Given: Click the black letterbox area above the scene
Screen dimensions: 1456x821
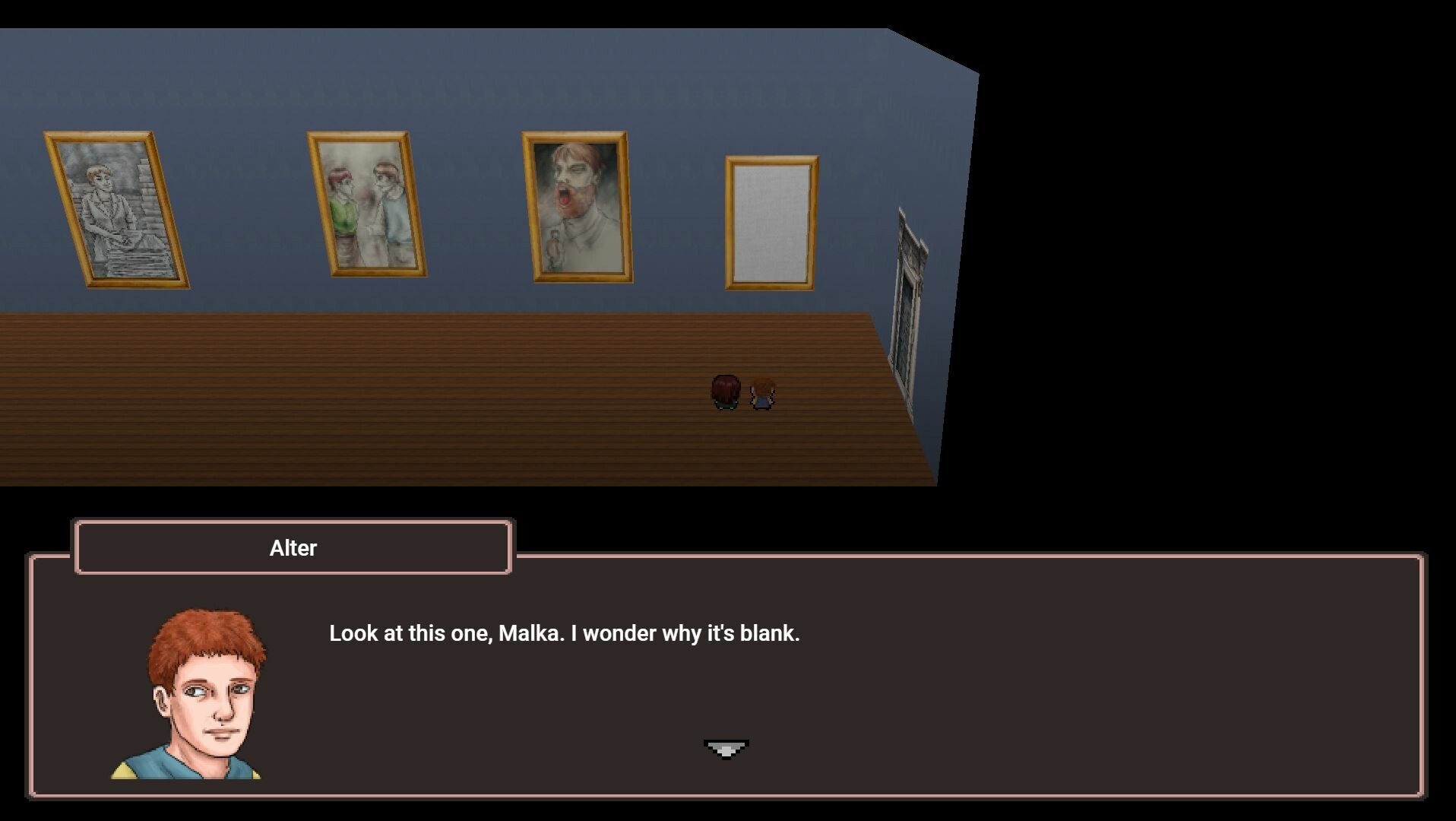Looking at the screenshot, I should pos(456,11).
